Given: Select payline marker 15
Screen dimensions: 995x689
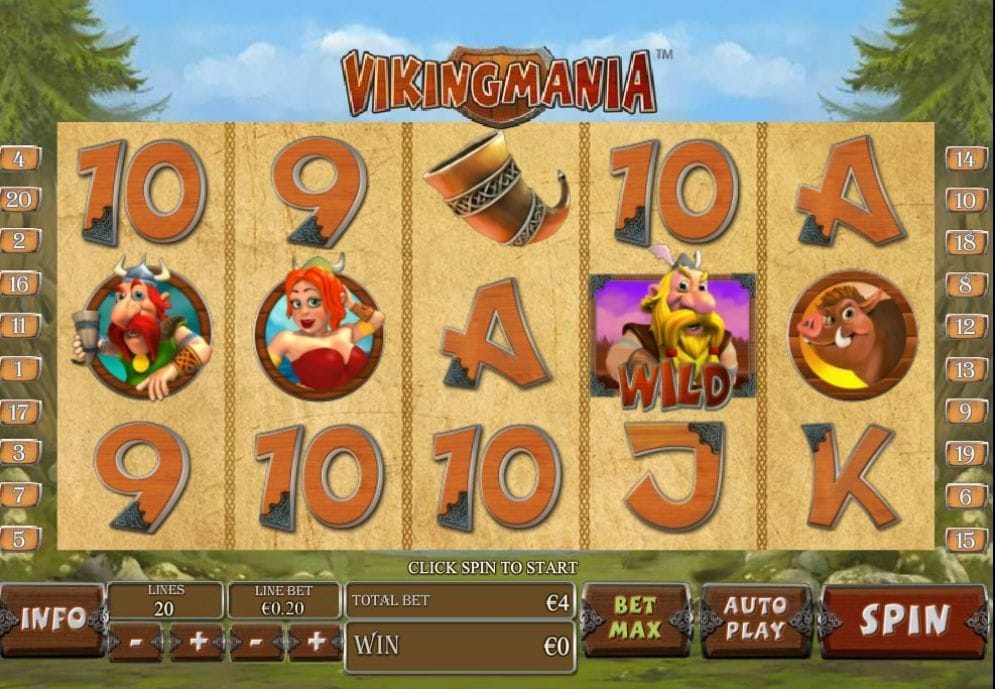Looking at the screenshot, I should 966,539.
